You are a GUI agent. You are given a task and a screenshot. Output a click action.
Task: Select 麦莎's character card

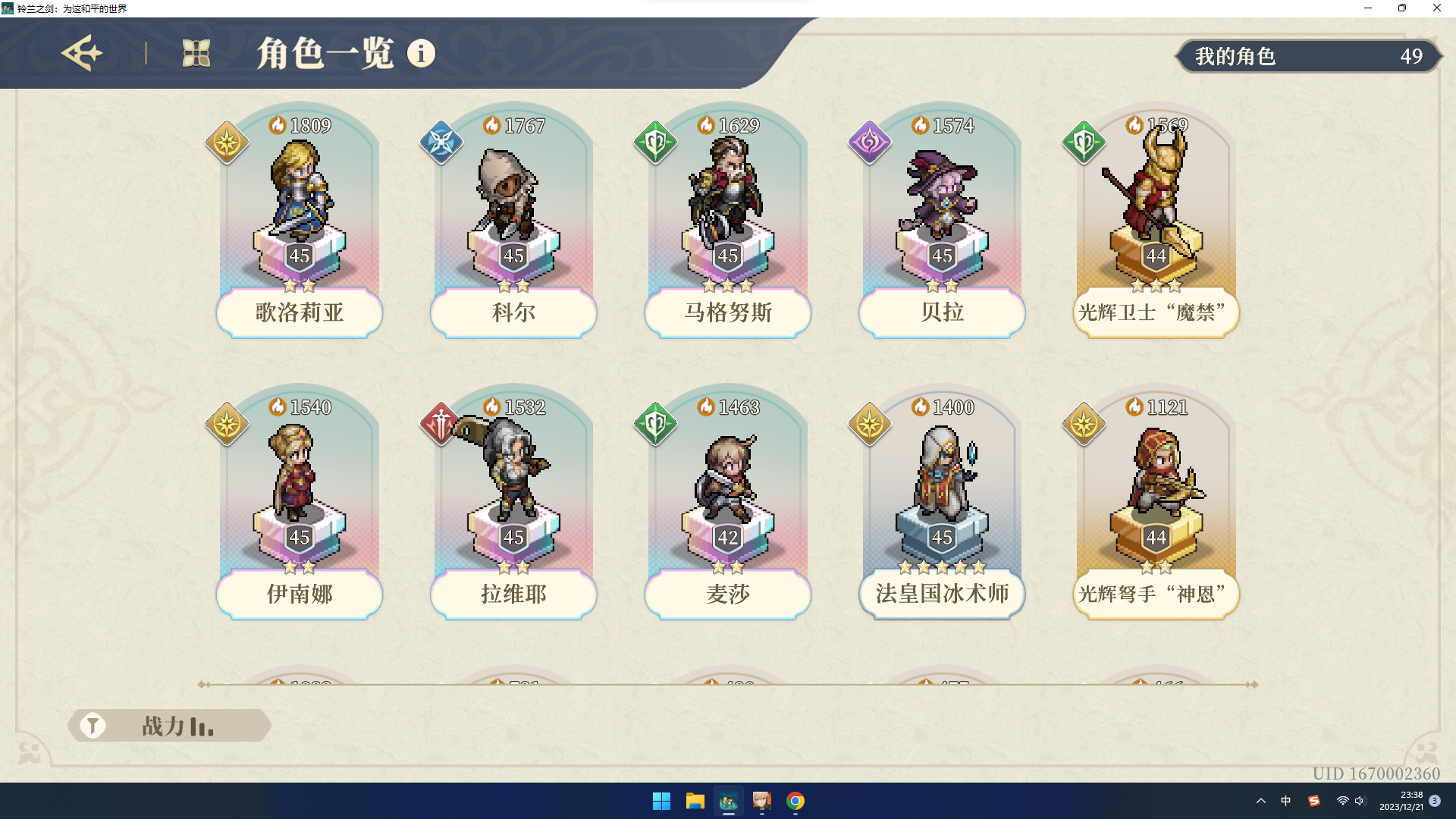[727, 500]
